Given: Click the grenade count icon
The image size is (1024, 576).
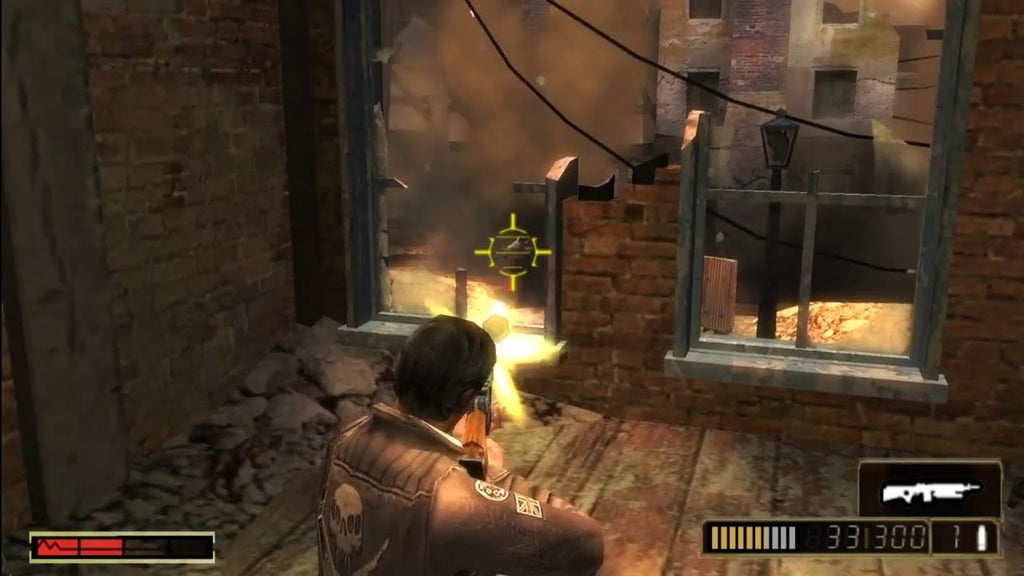Looking at the screenshot, I should [x=980, y=537].
